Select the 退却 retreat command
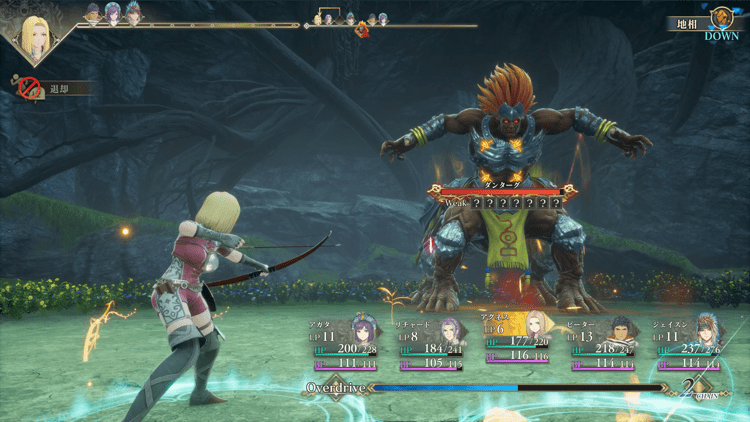The height and width of the screenshot is (422, 750). tap(55, 89)
